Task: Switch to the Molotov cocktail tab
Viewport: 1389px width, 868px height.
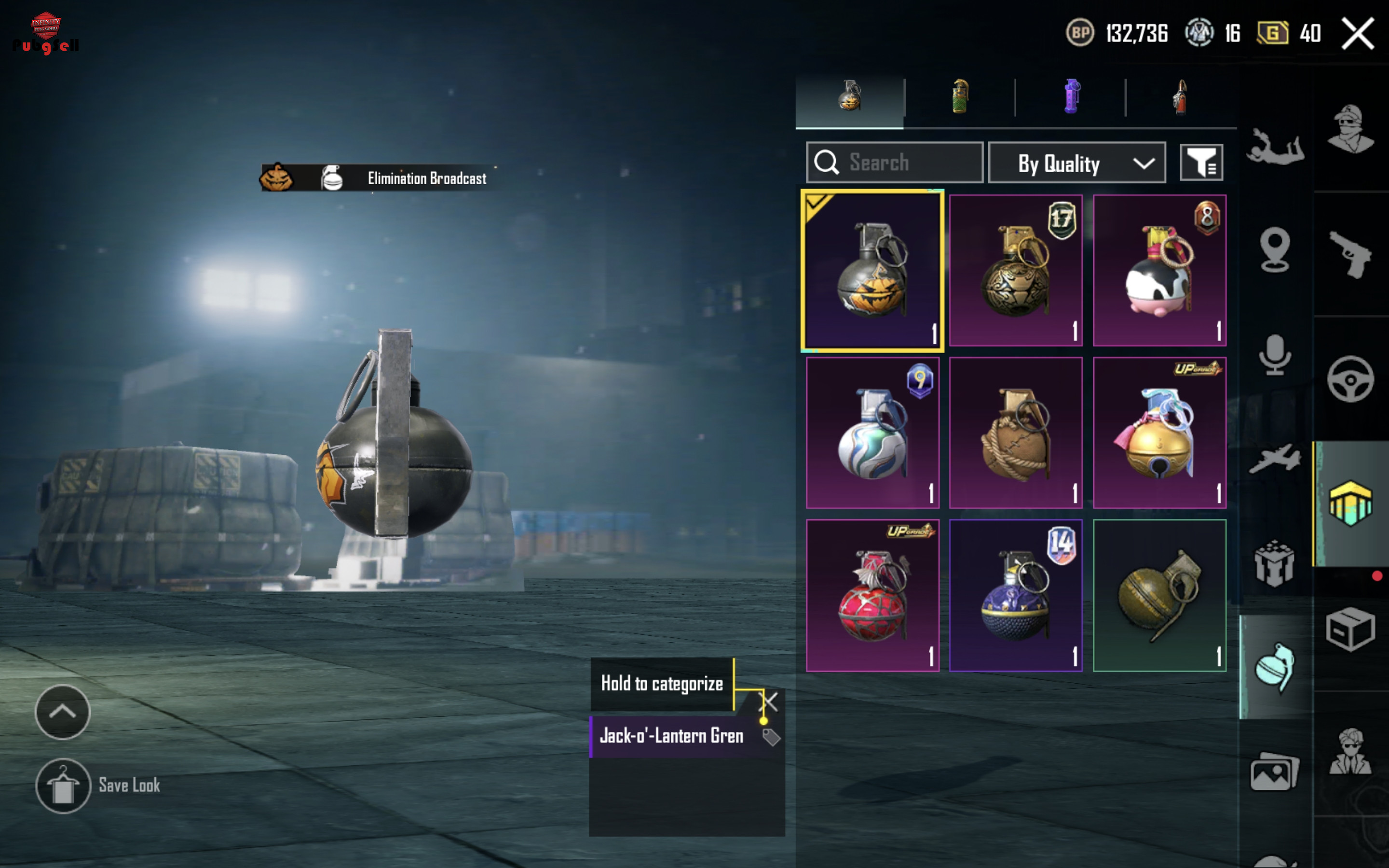Action: (x=1180, y=97)
